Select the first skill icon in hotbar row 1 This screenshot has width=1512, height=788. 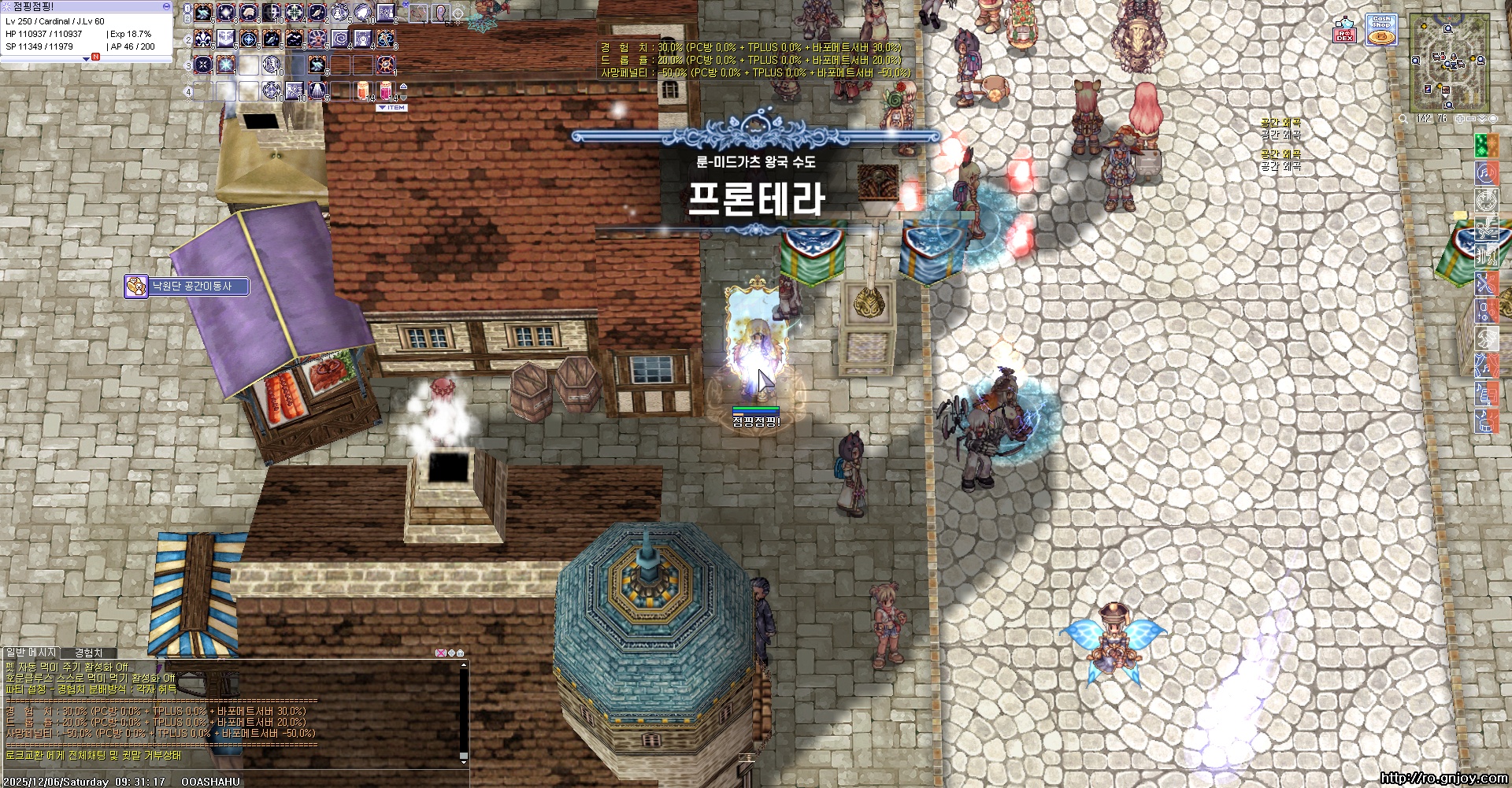(204, 13)
